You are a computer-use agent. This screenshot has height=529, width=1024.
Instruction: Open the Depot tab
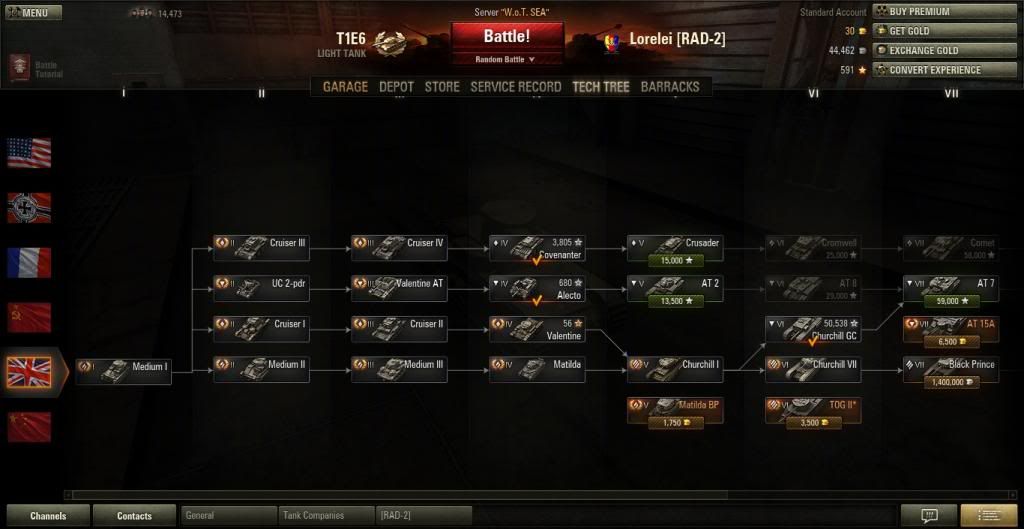pyautogui.click(x=396, y=87)
